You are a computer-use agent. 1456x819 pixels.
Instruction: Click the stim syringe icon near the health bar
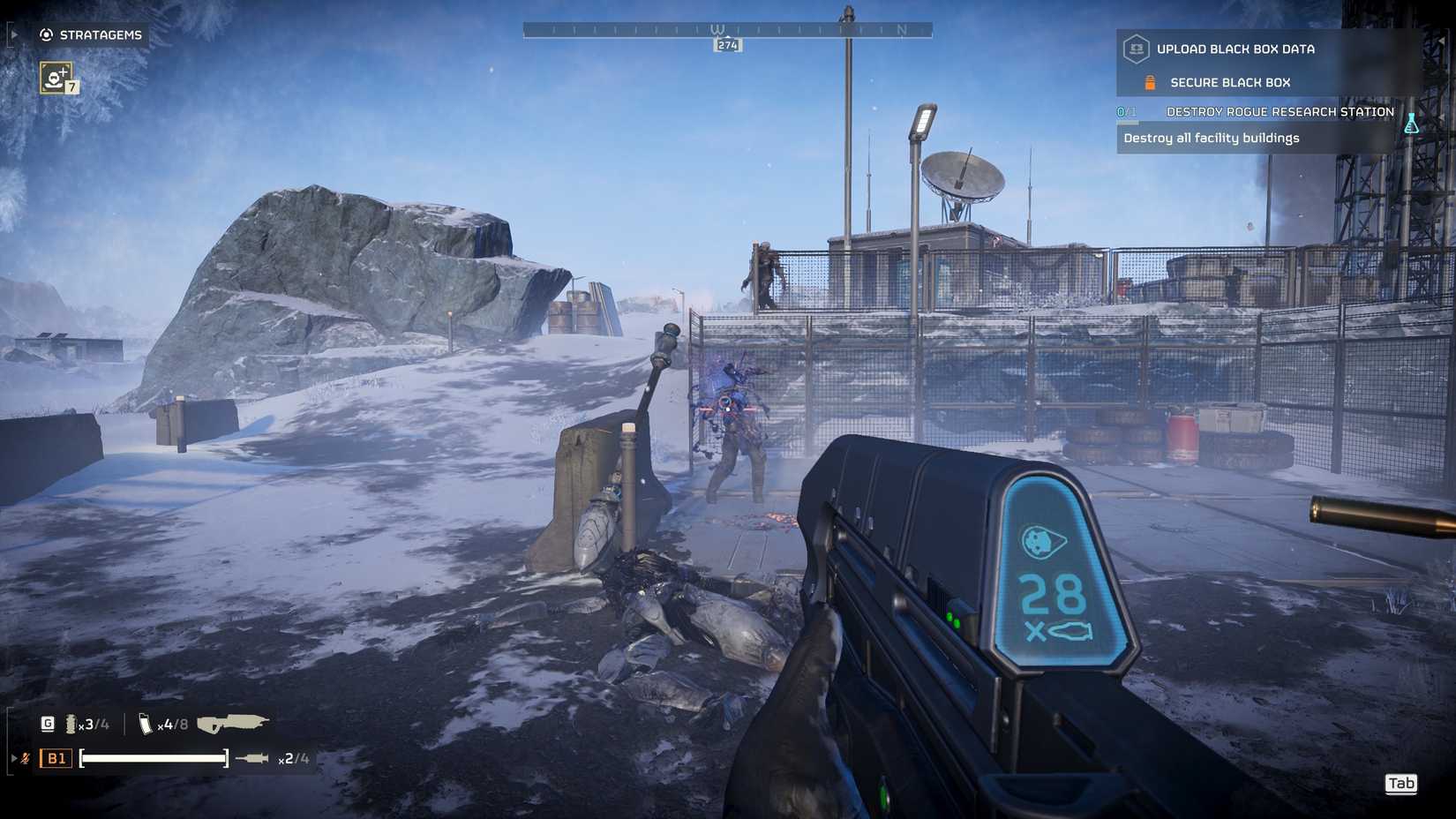point(252,758)
